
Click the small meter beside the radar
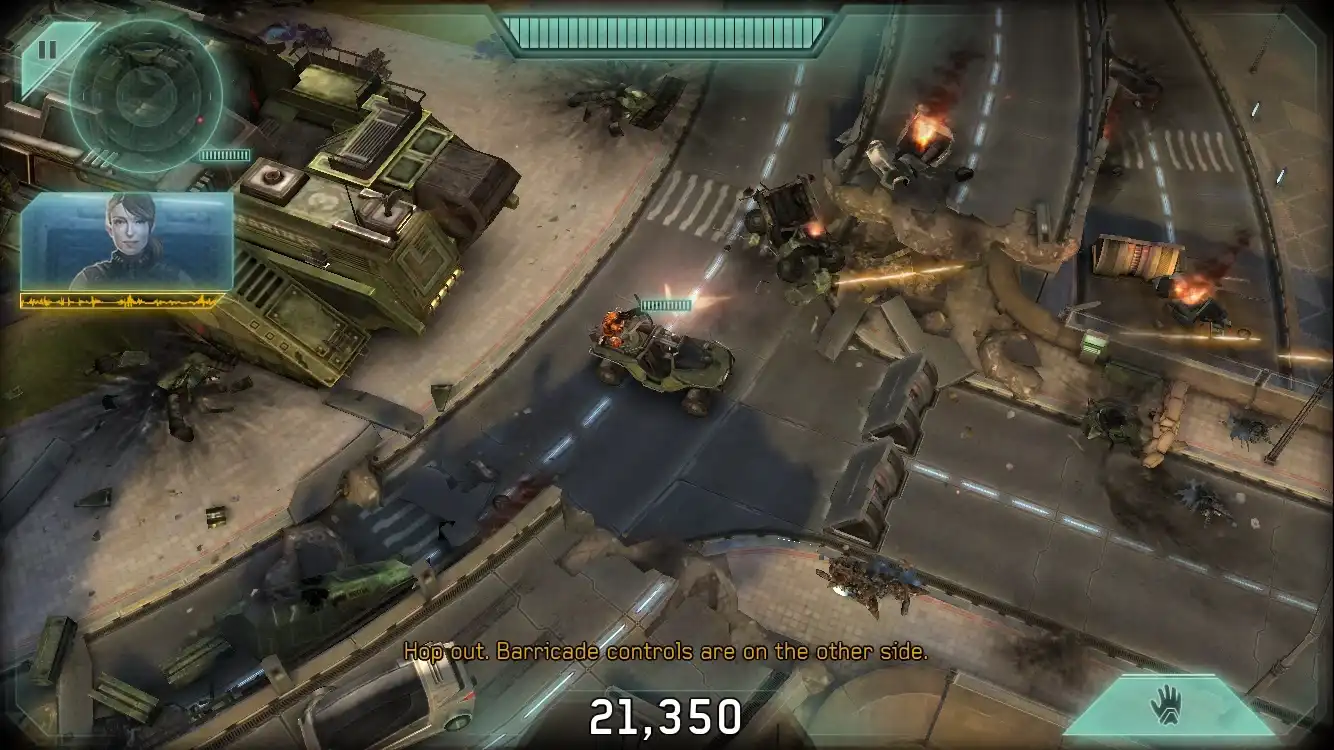(226, 156)
